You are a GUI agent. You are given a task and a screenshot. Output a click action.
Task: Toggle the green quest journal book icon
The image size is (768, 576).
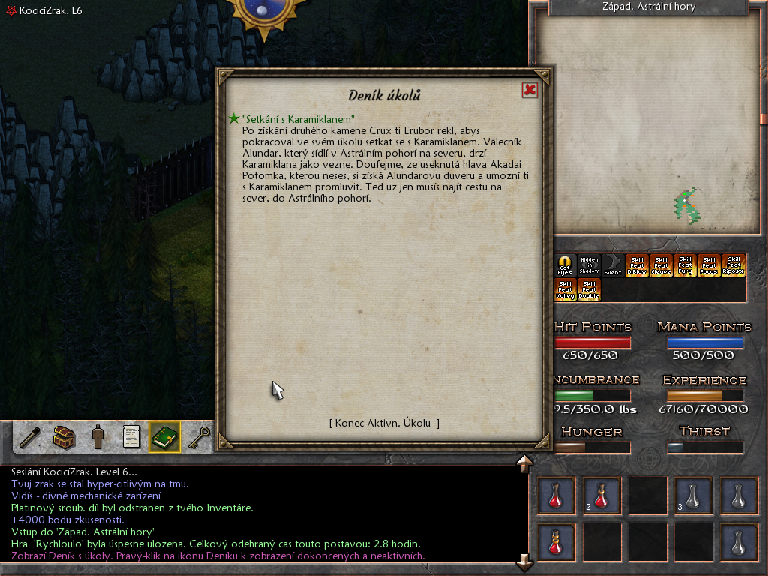click(x=164, y=436)
